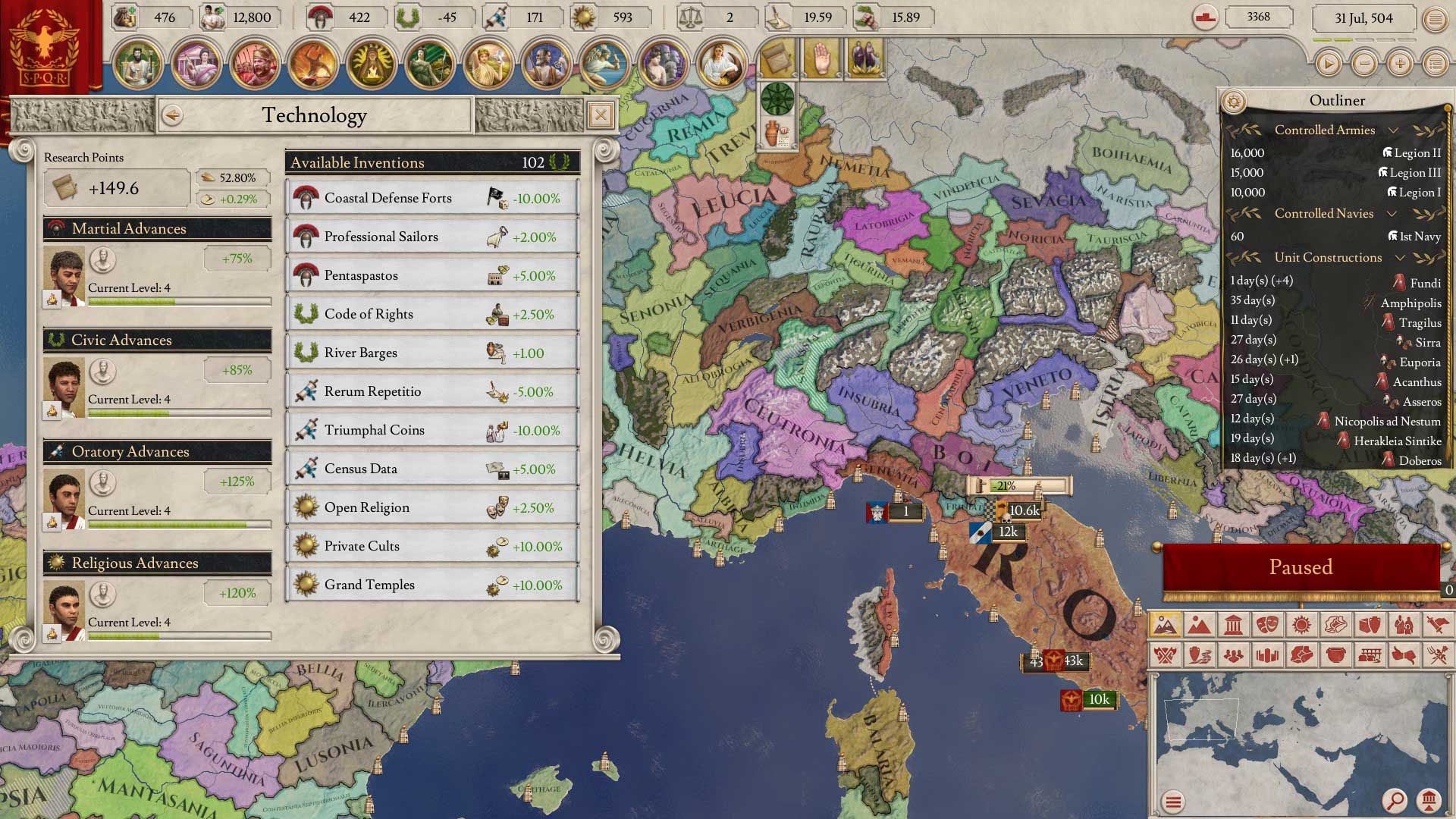This screenshot has height=819, width=1456.
Task: Close the Technology panel
Action: click(x=600, y=115)
